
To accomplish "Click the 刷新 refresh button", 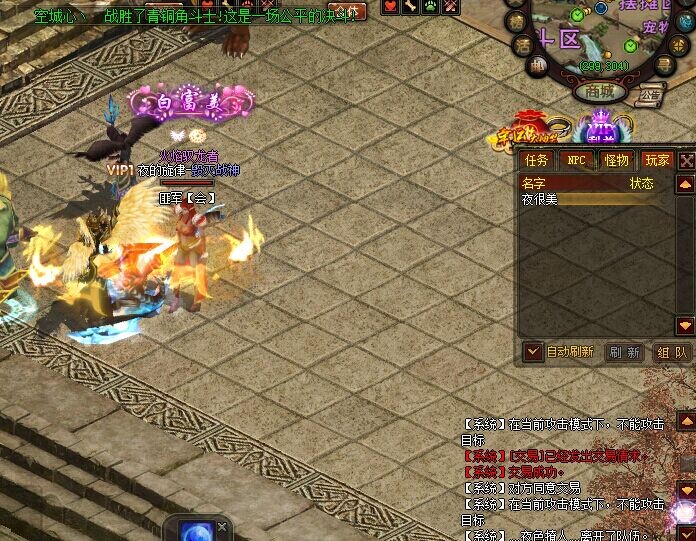I will pyautogui.click(x=624, y=352).
